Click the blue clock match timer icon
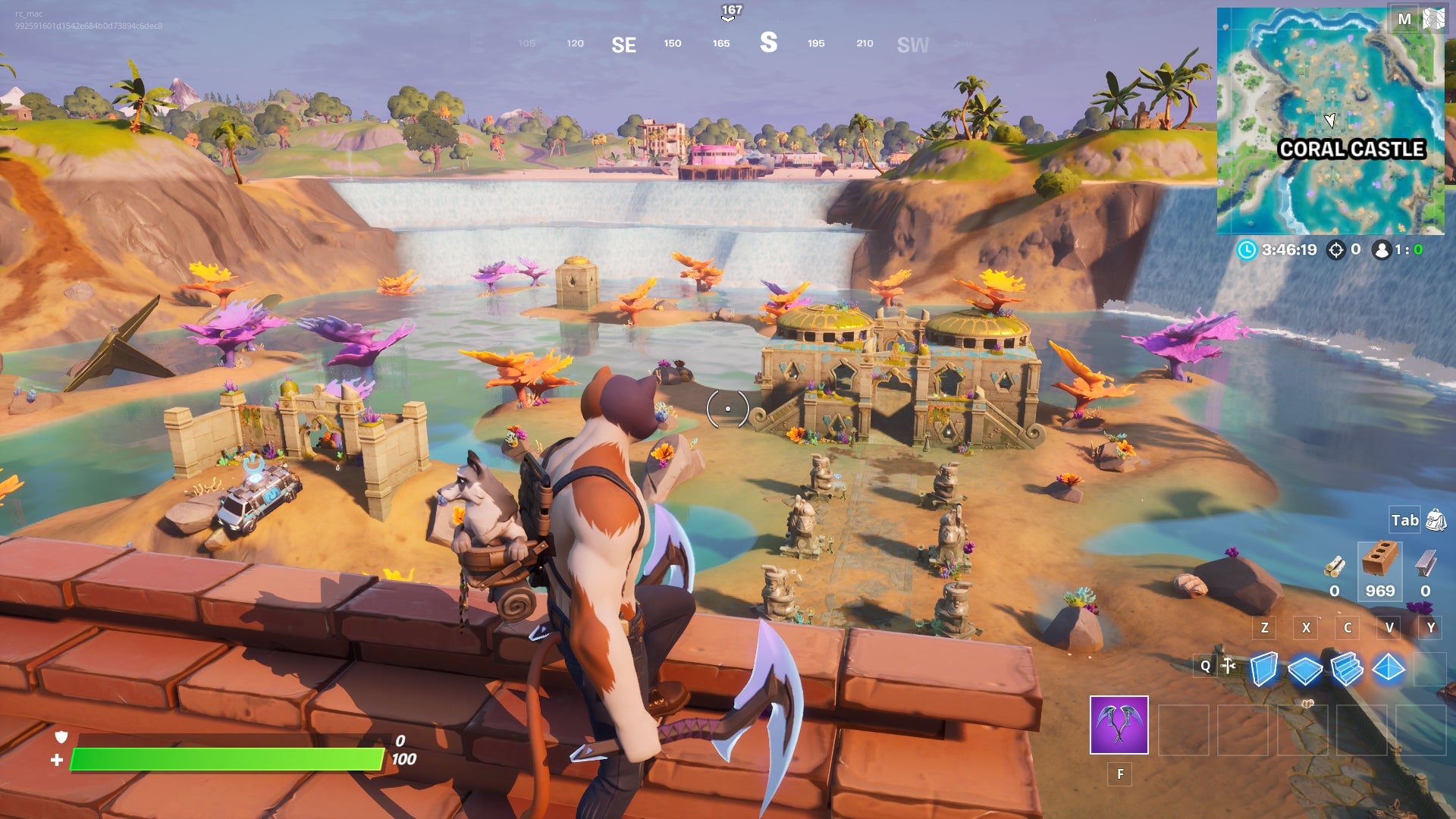This screenshot has height=819, width=1456. (1247, 250)
